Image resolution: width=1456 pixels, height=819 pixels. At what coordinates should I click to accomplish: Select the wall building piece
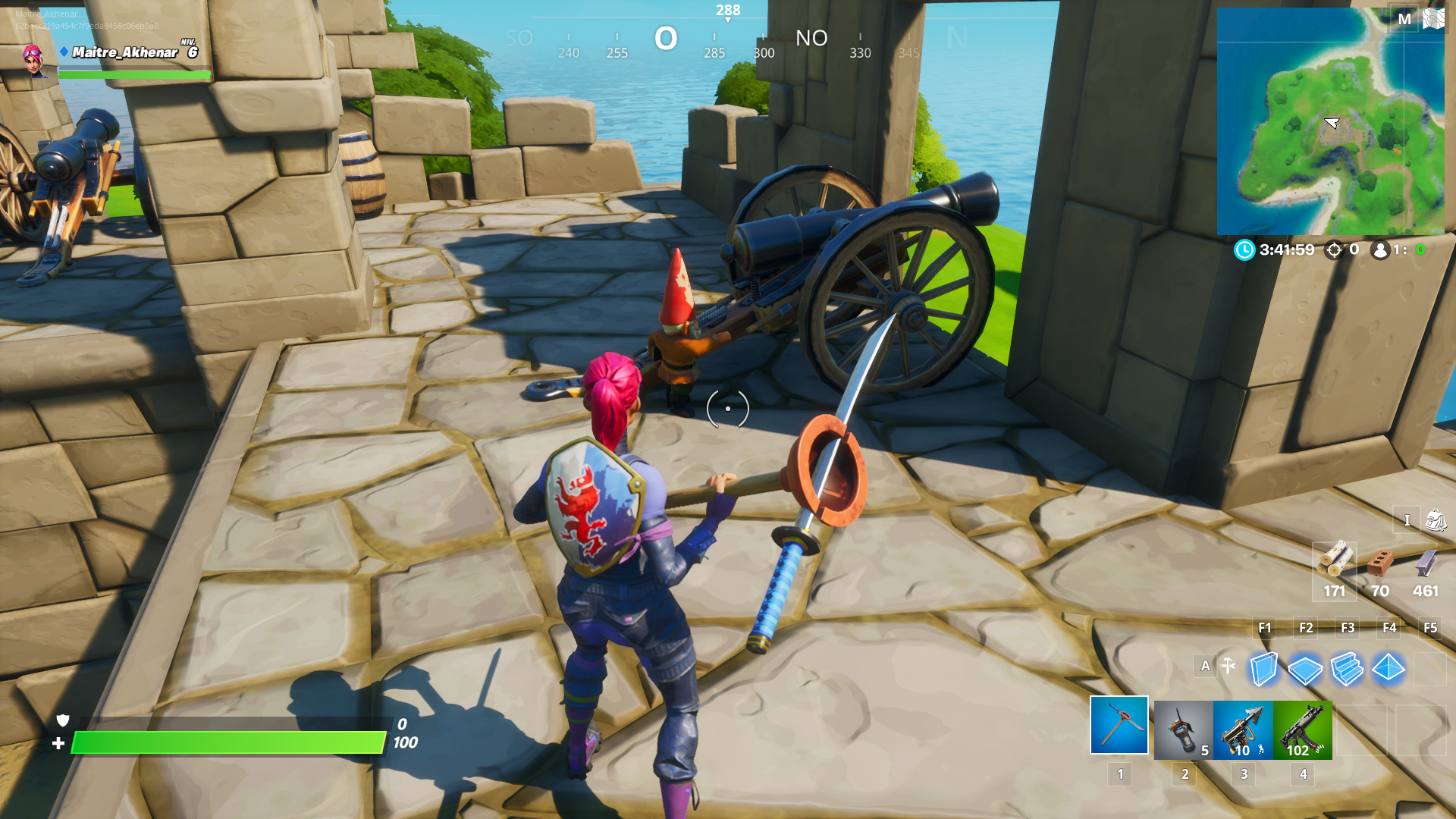pos(1263,670)
